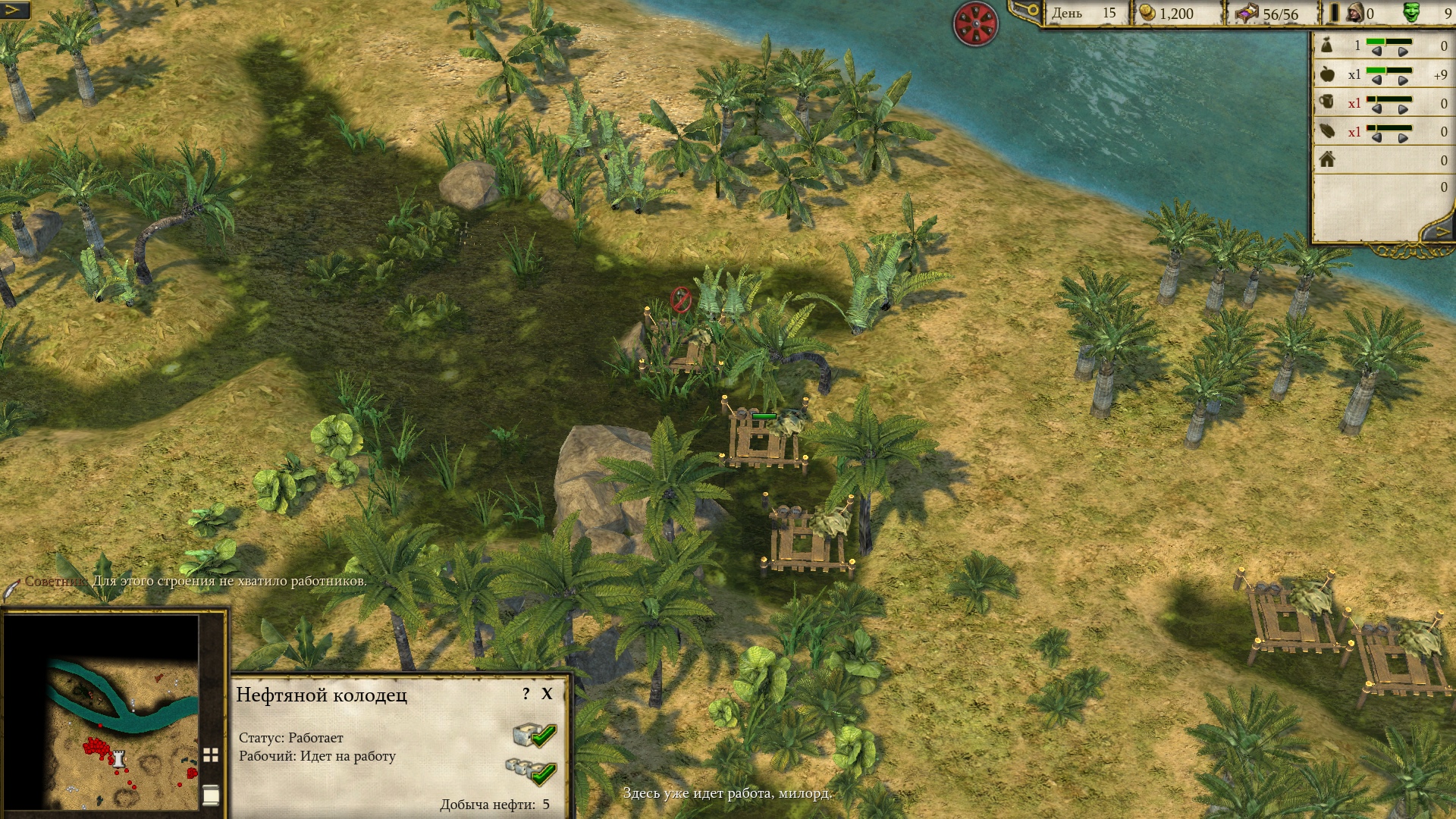Close the Нефтяной колодец panel
The width and height of the screenshot is (1456, 819).
click(547, 694)
